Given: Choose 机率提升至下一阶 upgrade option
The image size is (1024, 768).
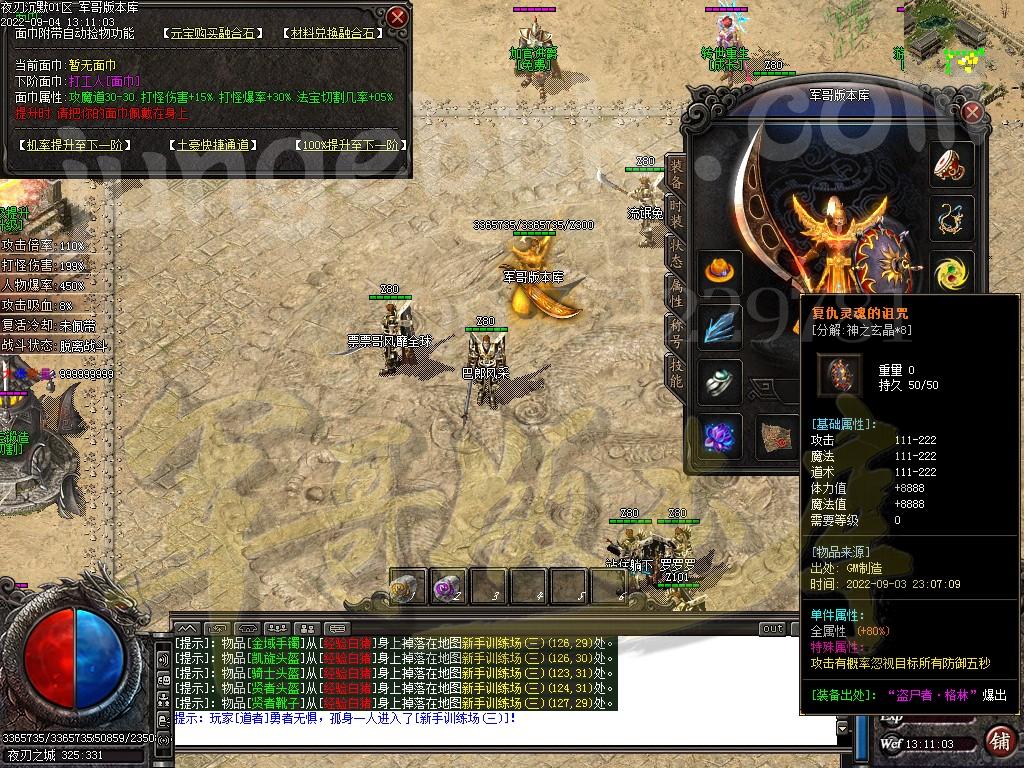Looking at the screenshot, I should coord(74,145).
